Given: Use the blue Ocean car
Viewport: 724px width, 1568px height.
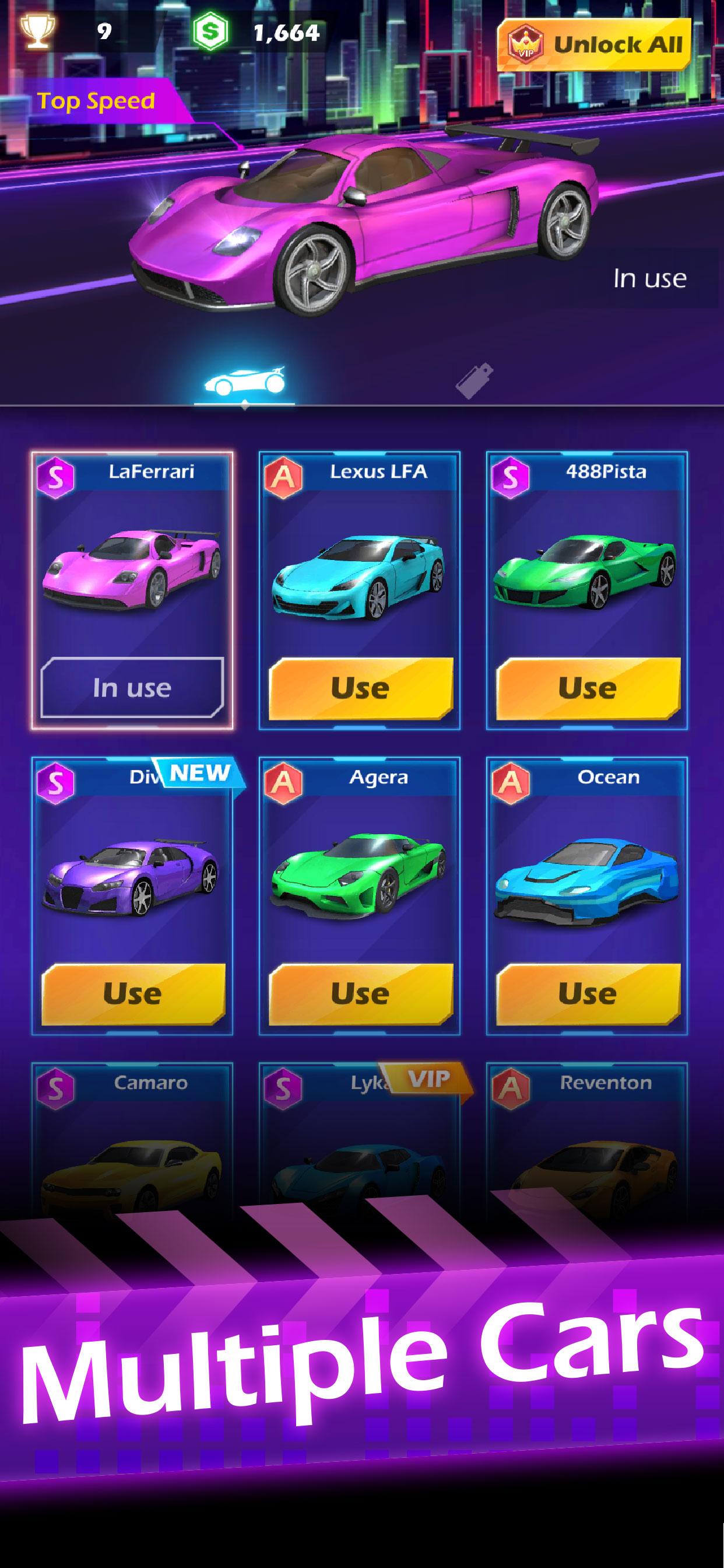Looking at the screenshot, I should click(x=588, y=993).
